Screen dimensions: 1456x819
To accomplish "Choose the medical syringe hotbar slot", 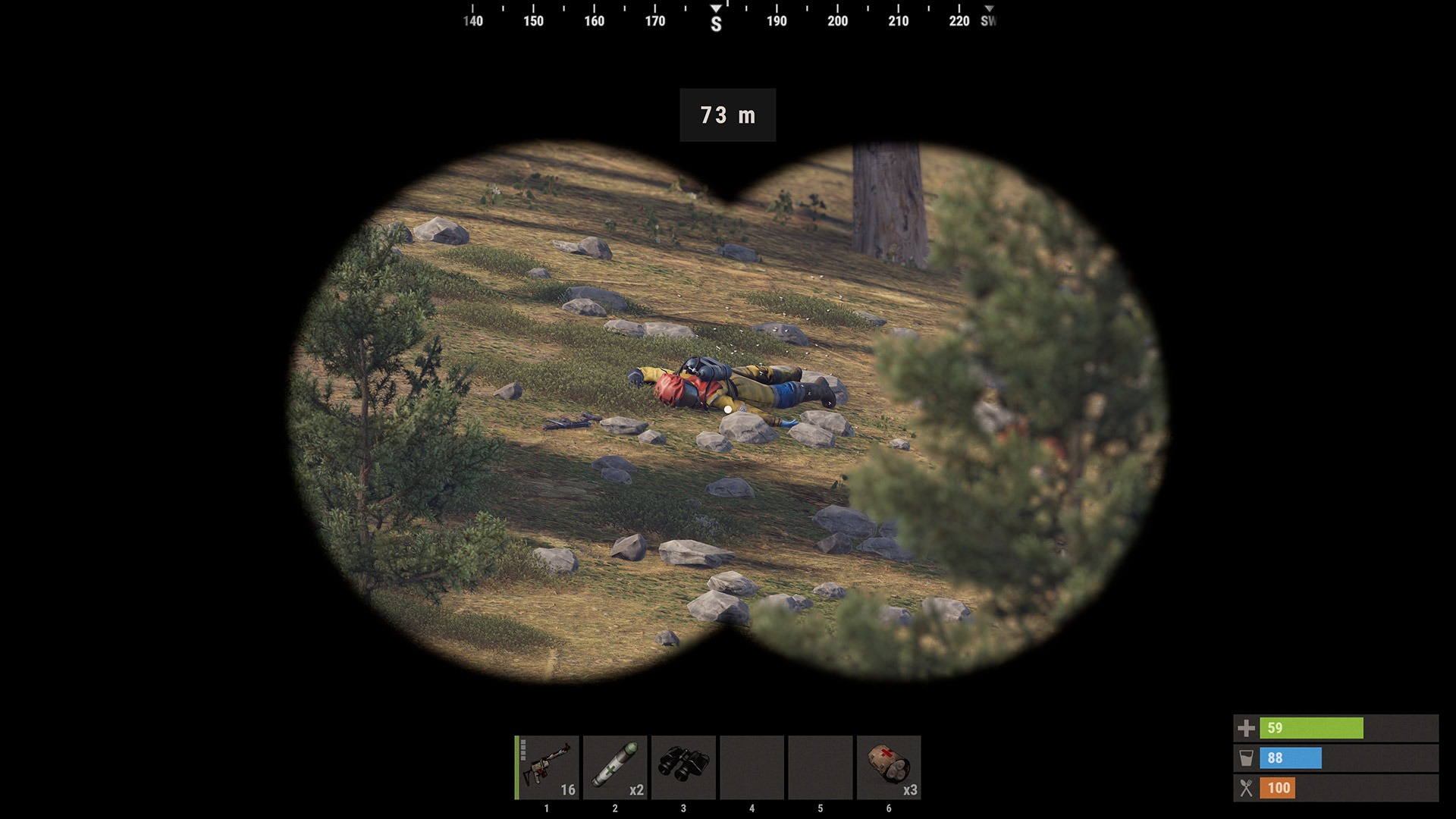I will click(x=615, y=767).
